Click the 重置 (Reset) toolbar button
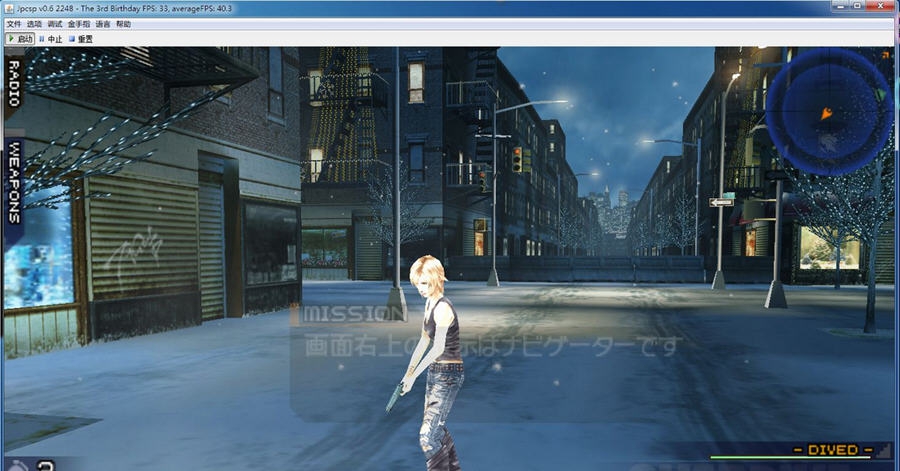The image size is (900, 471). (81, 39)
